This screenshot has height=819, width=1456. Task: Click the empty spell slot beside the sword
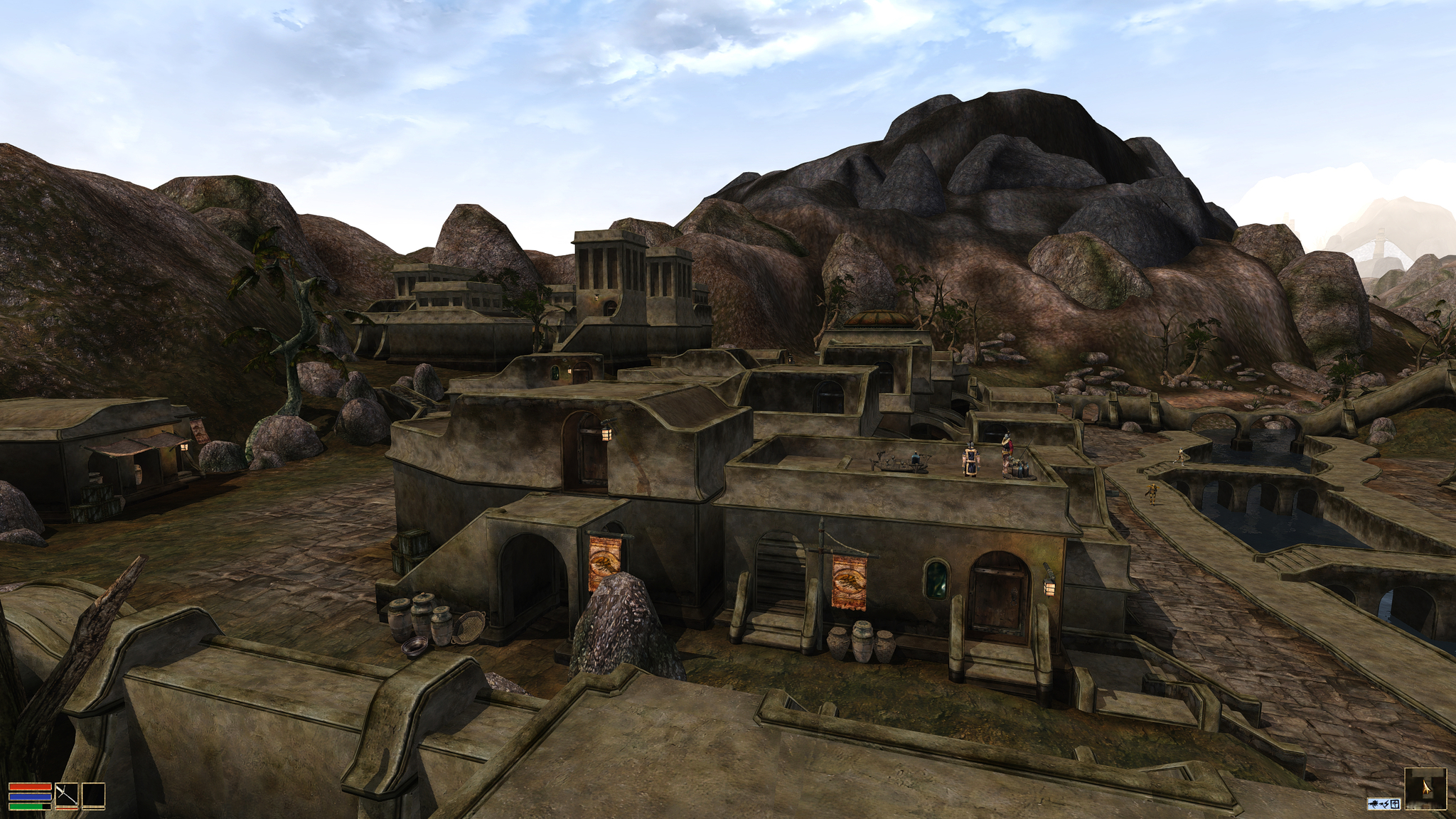93,796
